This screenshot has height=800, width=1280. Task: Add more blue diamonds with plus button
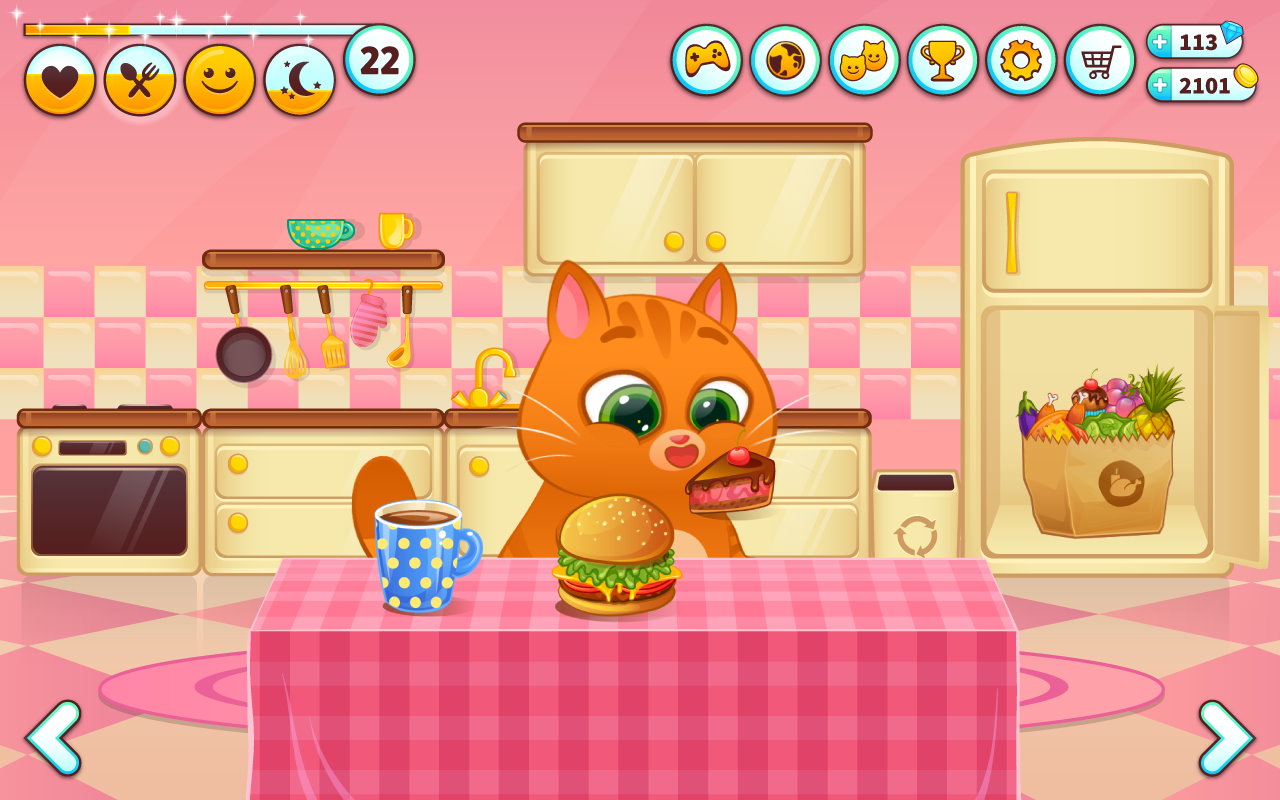(x=1160, y=42)
